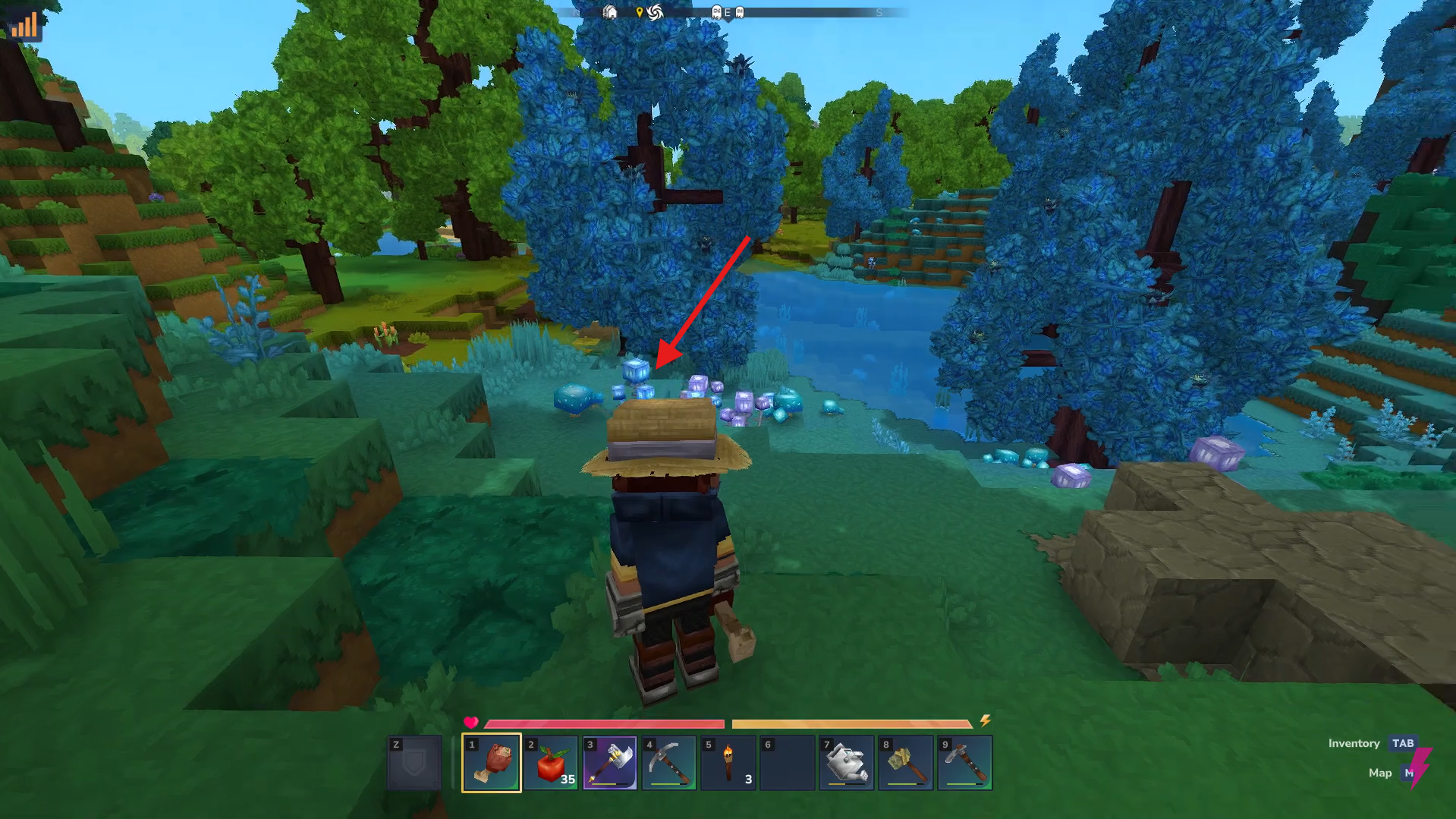1456x819 pixels.
Task: Click the E direction marker on the compass
Action: pos(728,13)
